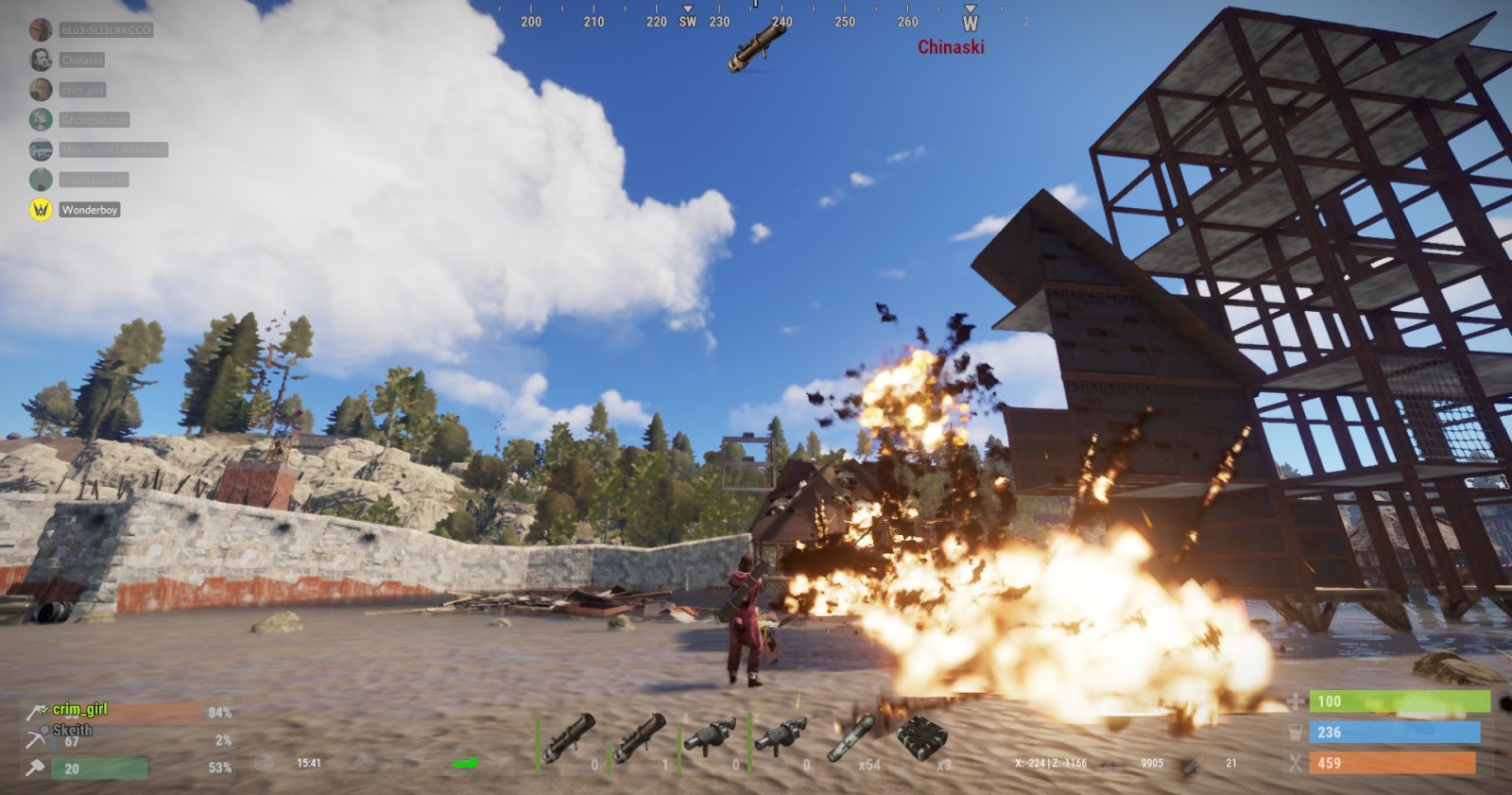Choose the rocket ammo stack of 54

point(851,739)
